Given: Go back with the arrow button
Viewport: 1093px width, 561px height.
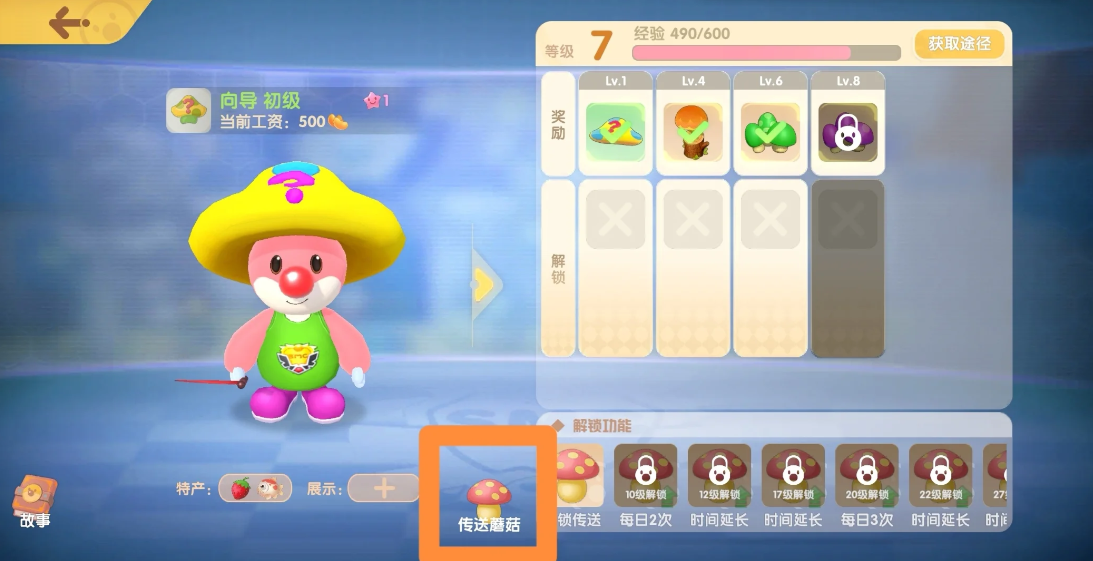Looking at the screenshot, I should coord(68,21).
